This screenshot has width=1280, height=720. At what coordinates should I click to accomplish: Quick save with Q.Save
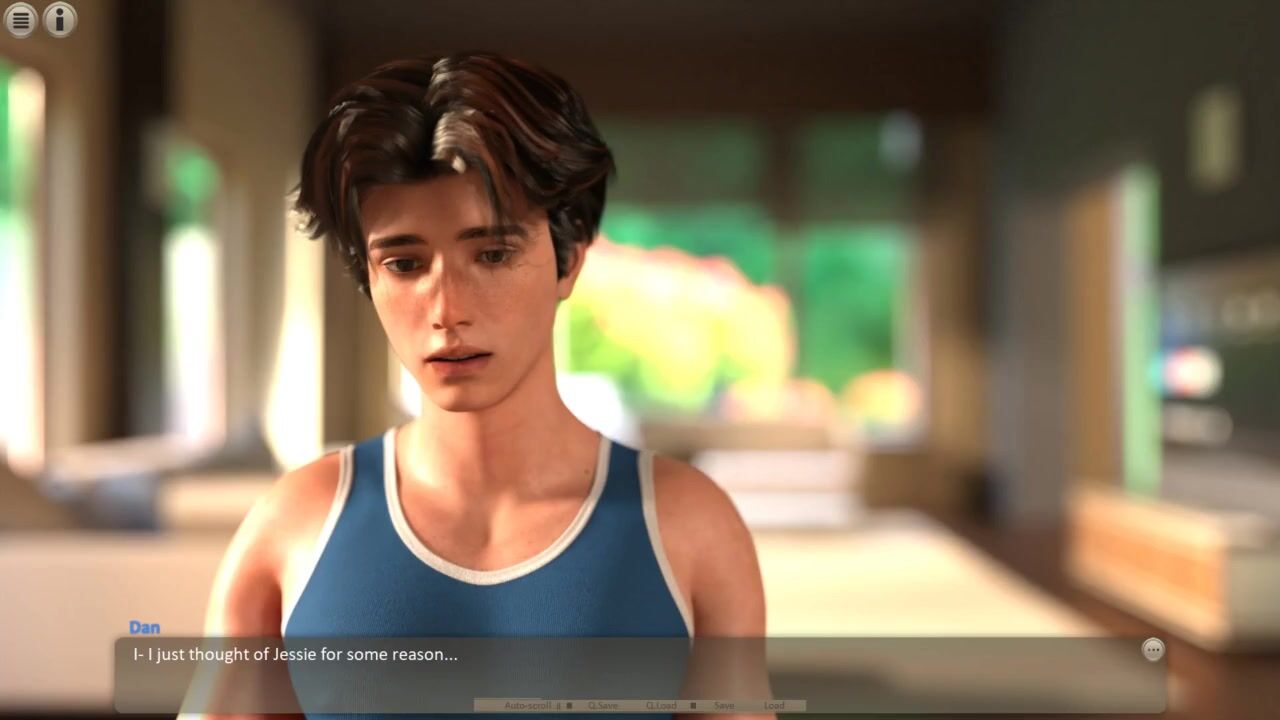tap(602, 706)
